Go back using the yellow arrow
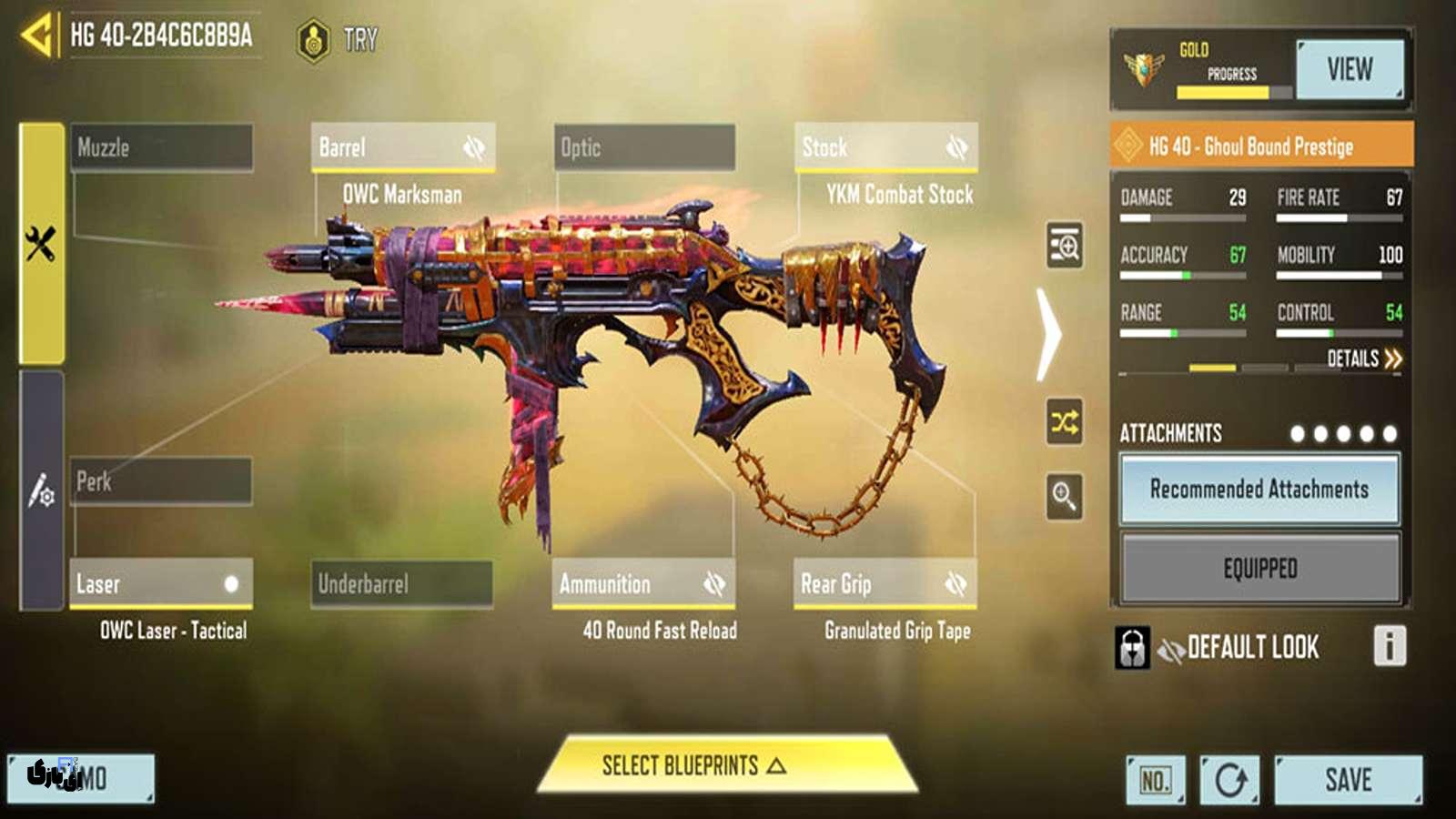This screenshot has height=819, width=1456. click(x=36, y=36)
